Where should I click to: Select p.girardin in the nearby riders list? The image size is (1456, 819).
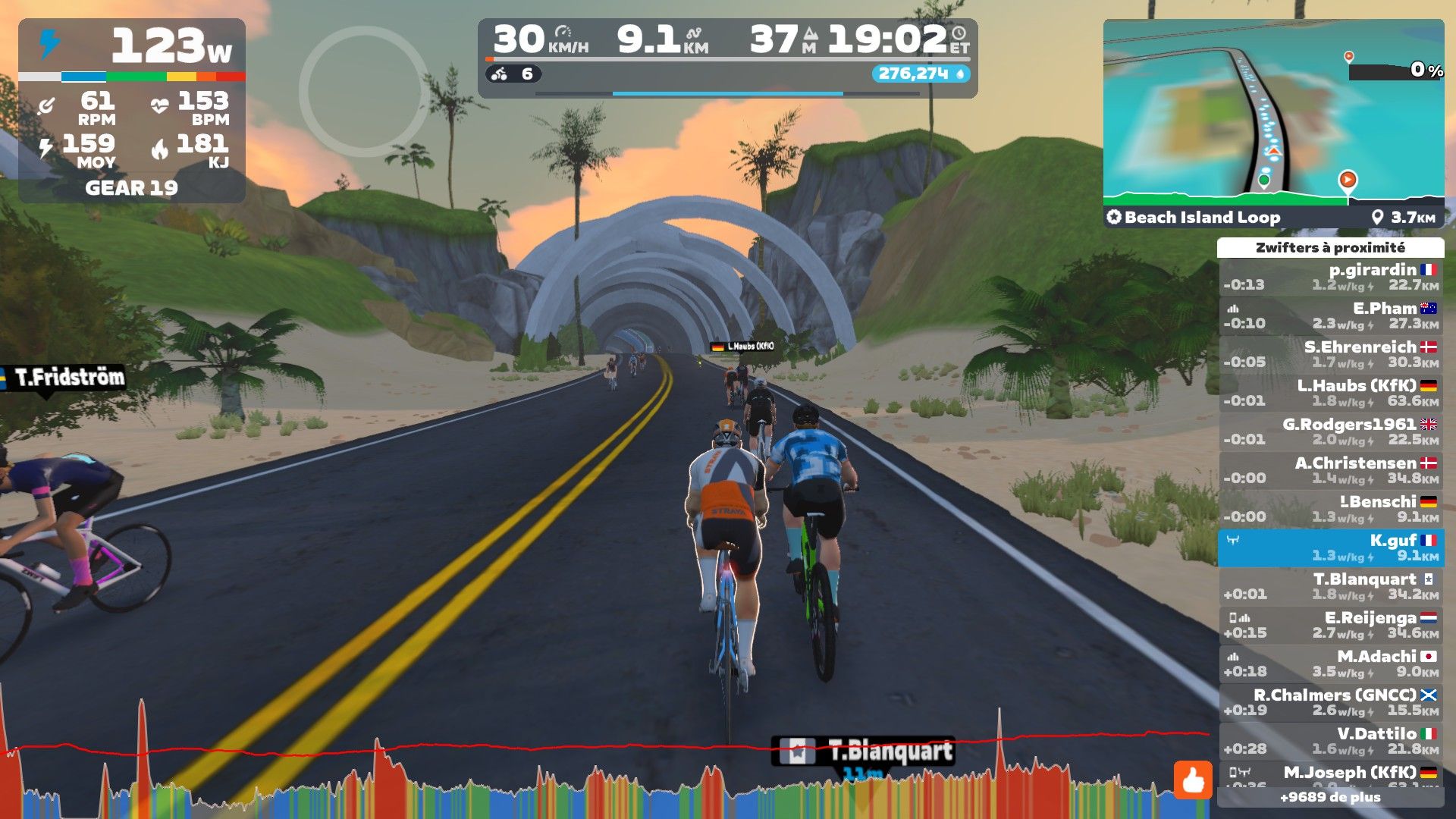(1330, 278)
